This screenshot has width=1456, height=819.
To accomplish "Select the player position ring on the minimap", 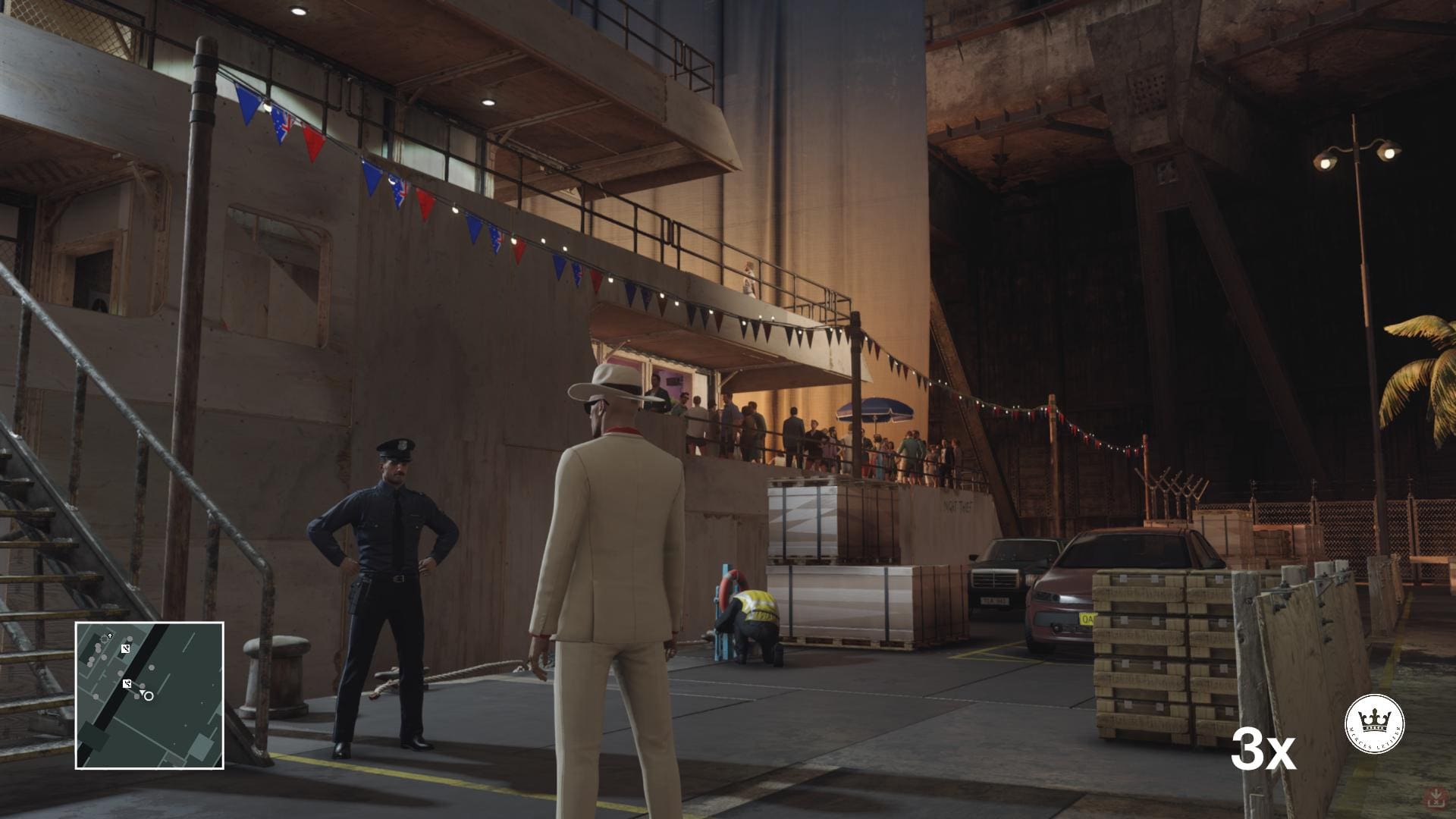I will (149, 695).
